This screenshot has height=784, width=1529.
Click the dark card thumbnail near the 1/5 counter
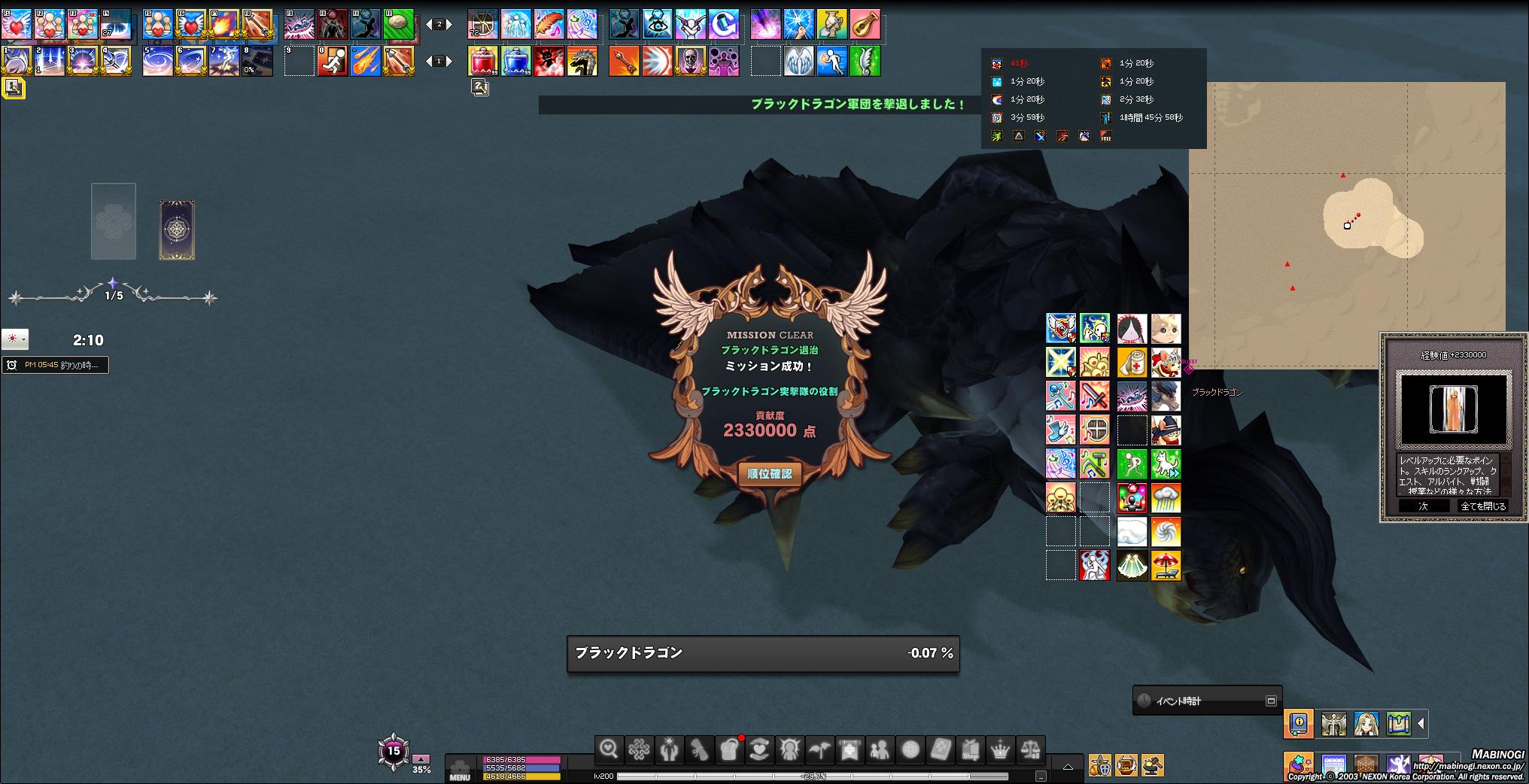[x=178, y=228]
